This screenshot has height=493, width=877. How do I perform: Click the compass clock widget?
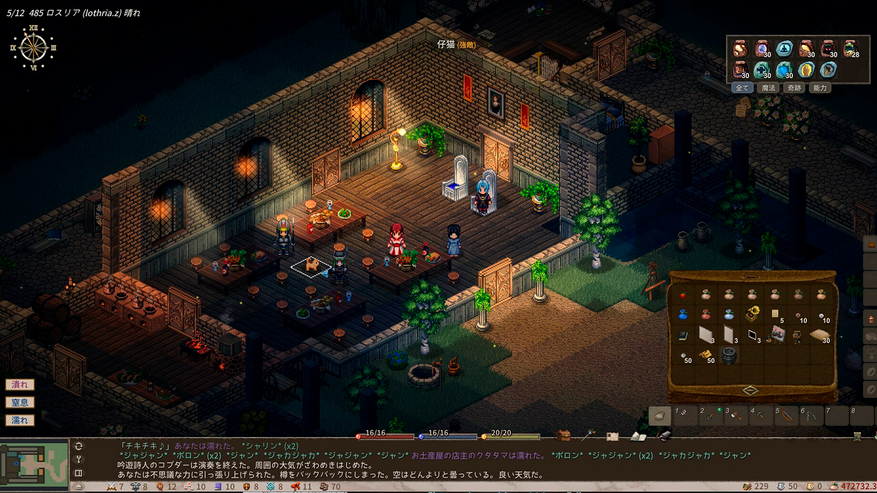[x=33, y=47]
